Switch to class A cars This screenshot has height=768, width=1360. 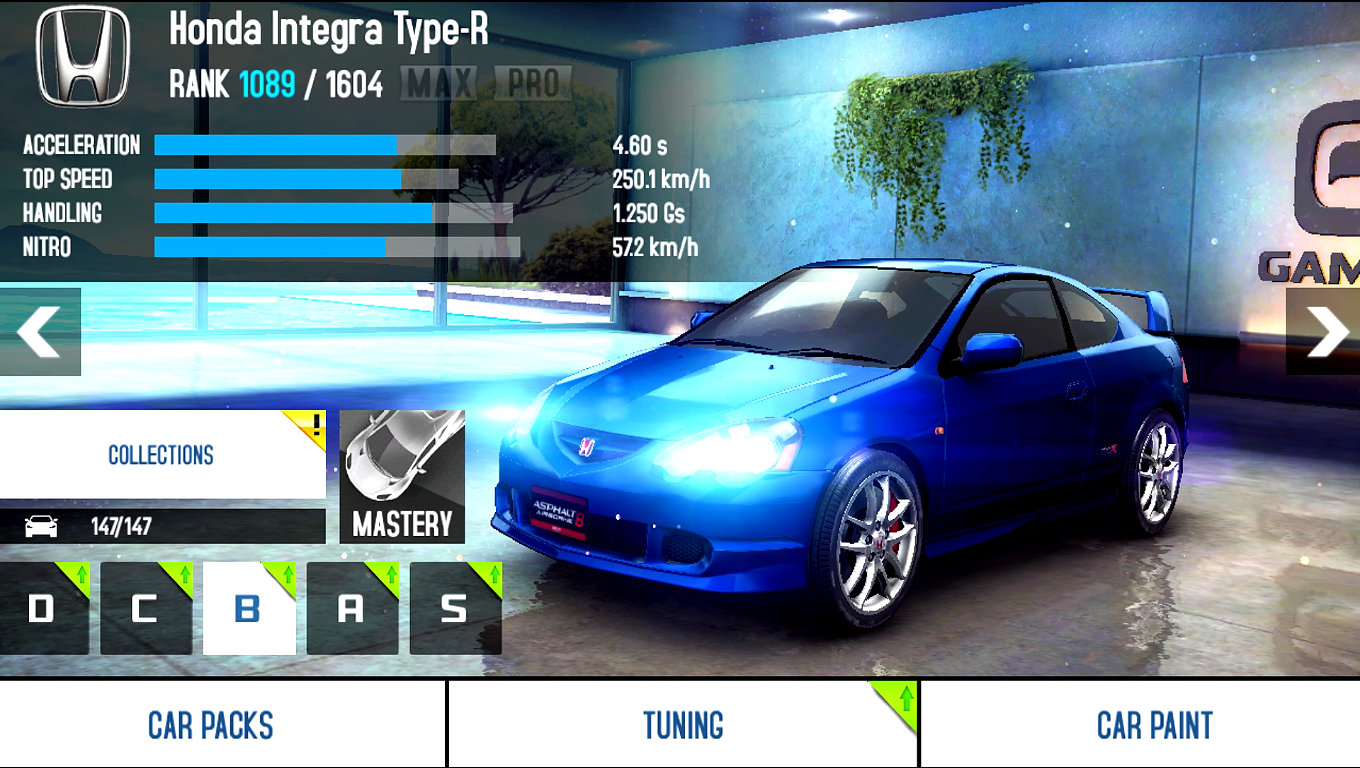352,608
